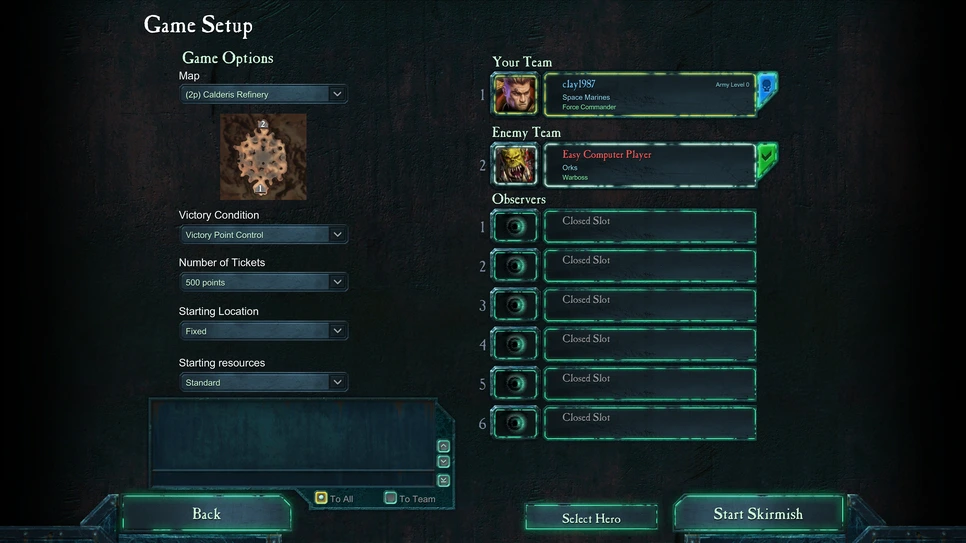Viewport: 966px width, 543px height.
Task: Click the Force Commander hero portrait
Action: 516,95
